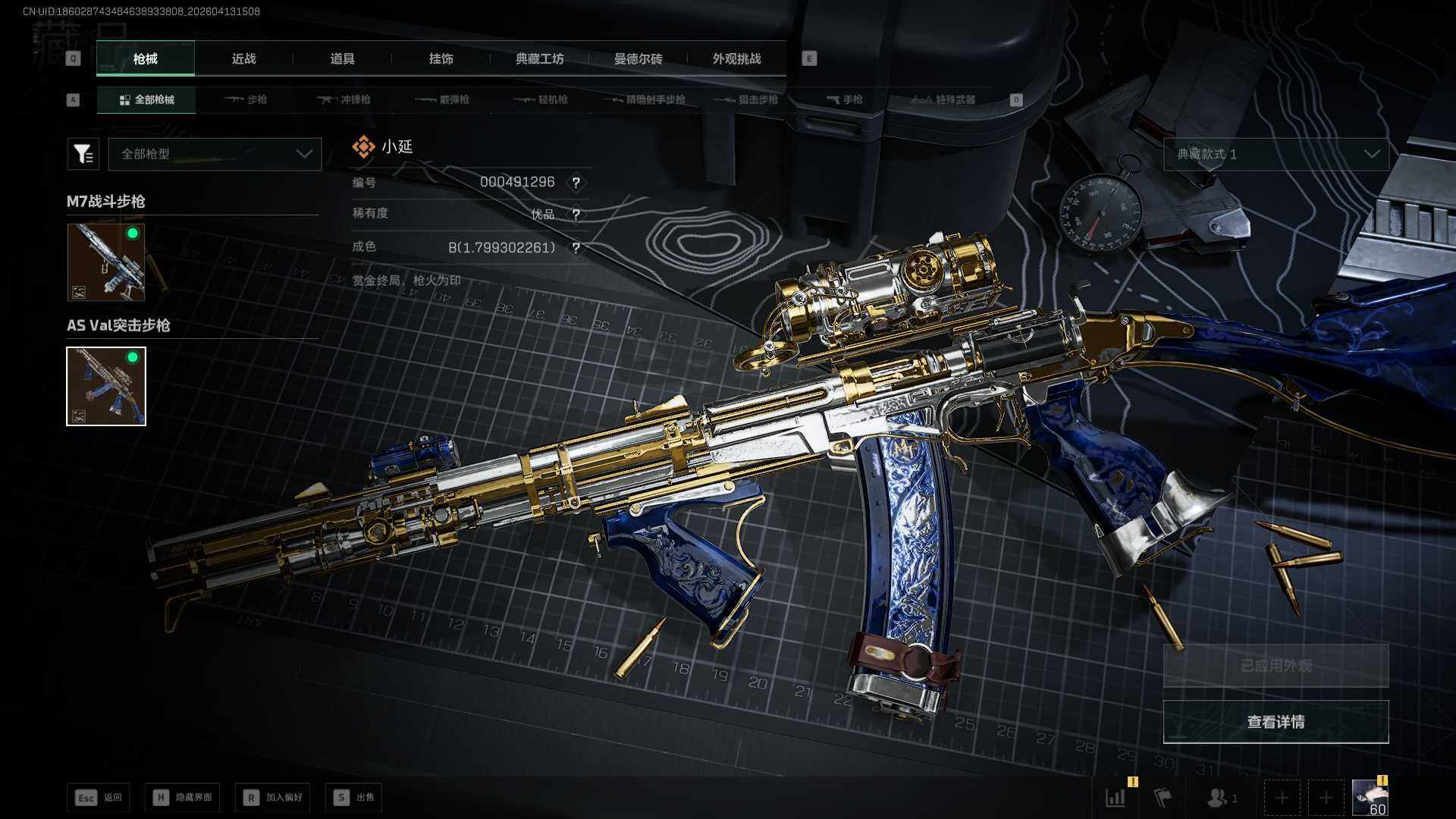Click the 返回 back button

click(x=99, y=797)
